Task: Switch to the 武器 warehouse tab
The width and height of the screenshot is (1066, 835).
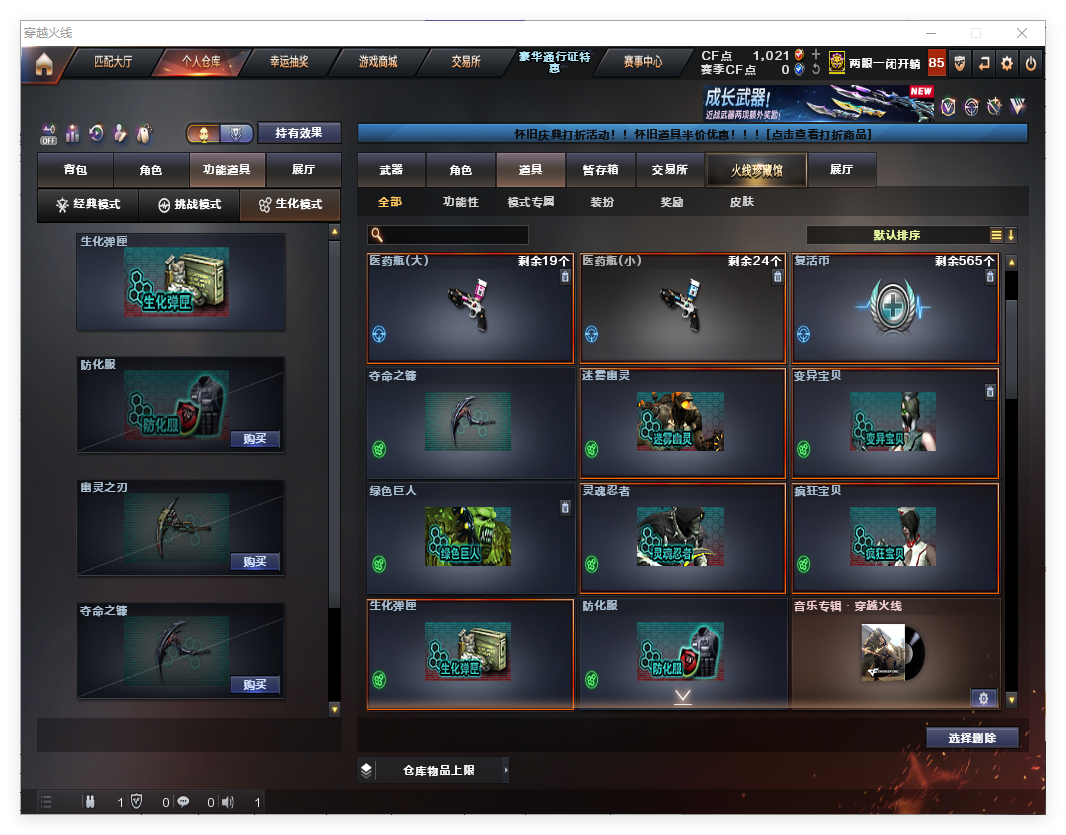Action: (391, 170)
